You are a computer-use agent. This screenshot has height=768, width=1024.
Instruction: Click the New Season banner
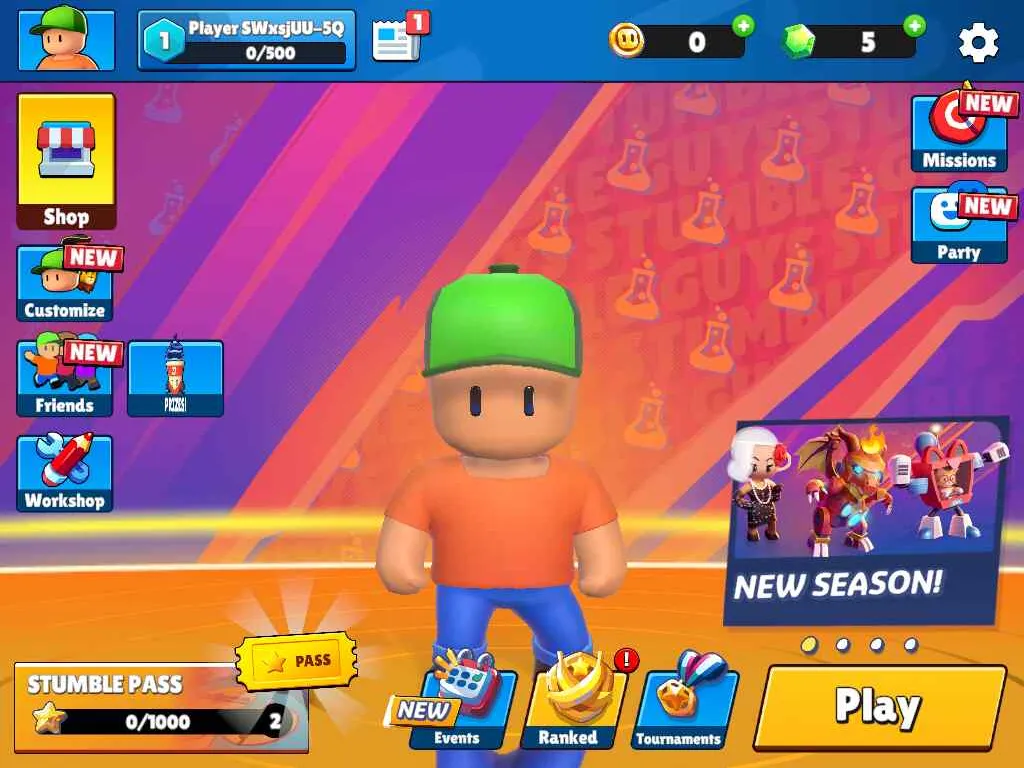(866, 520)
